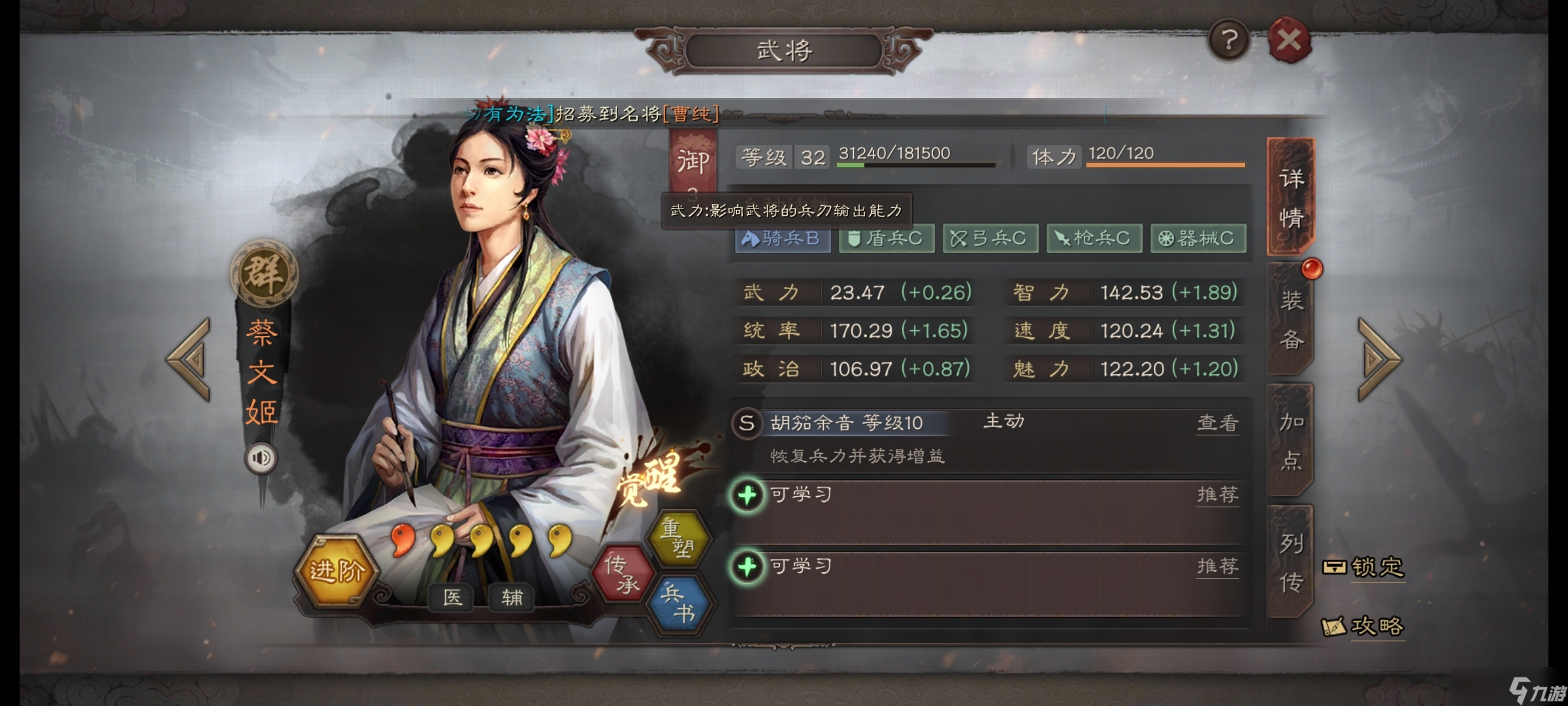Switch to the 装备 equipment tab
1568x706 pixels.
click(x=1288, y=320)
